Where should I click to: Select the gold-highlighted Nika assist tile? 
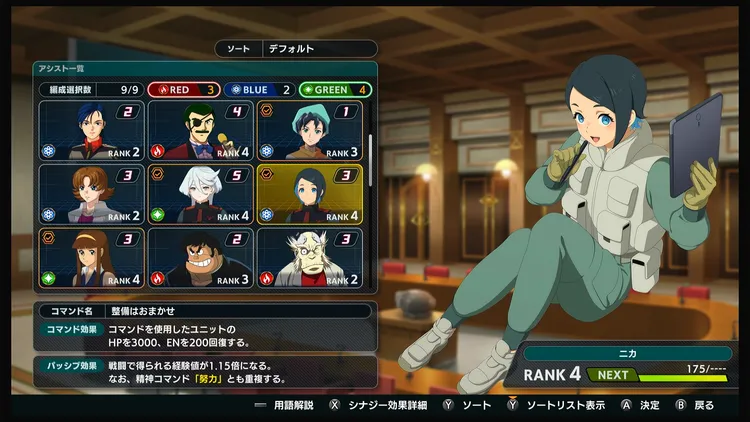pyautogui.click(x=309, y=194)
